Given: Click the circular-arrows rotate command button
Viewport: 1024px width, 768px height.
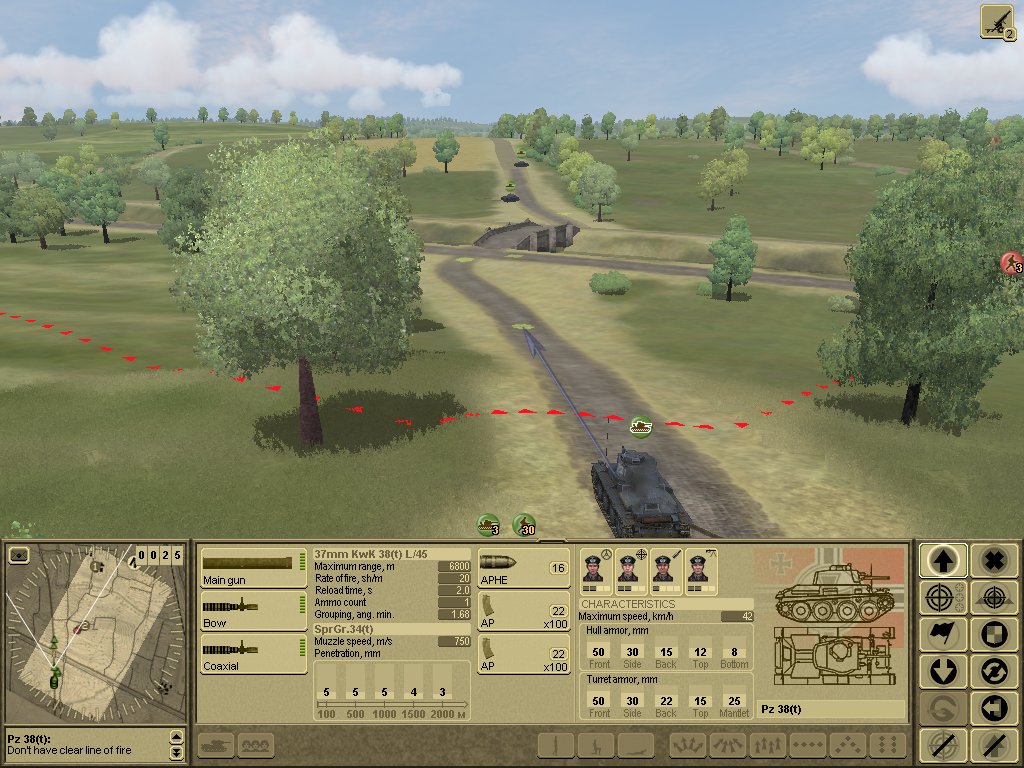Looking at the screenshot, I should 993,671.
